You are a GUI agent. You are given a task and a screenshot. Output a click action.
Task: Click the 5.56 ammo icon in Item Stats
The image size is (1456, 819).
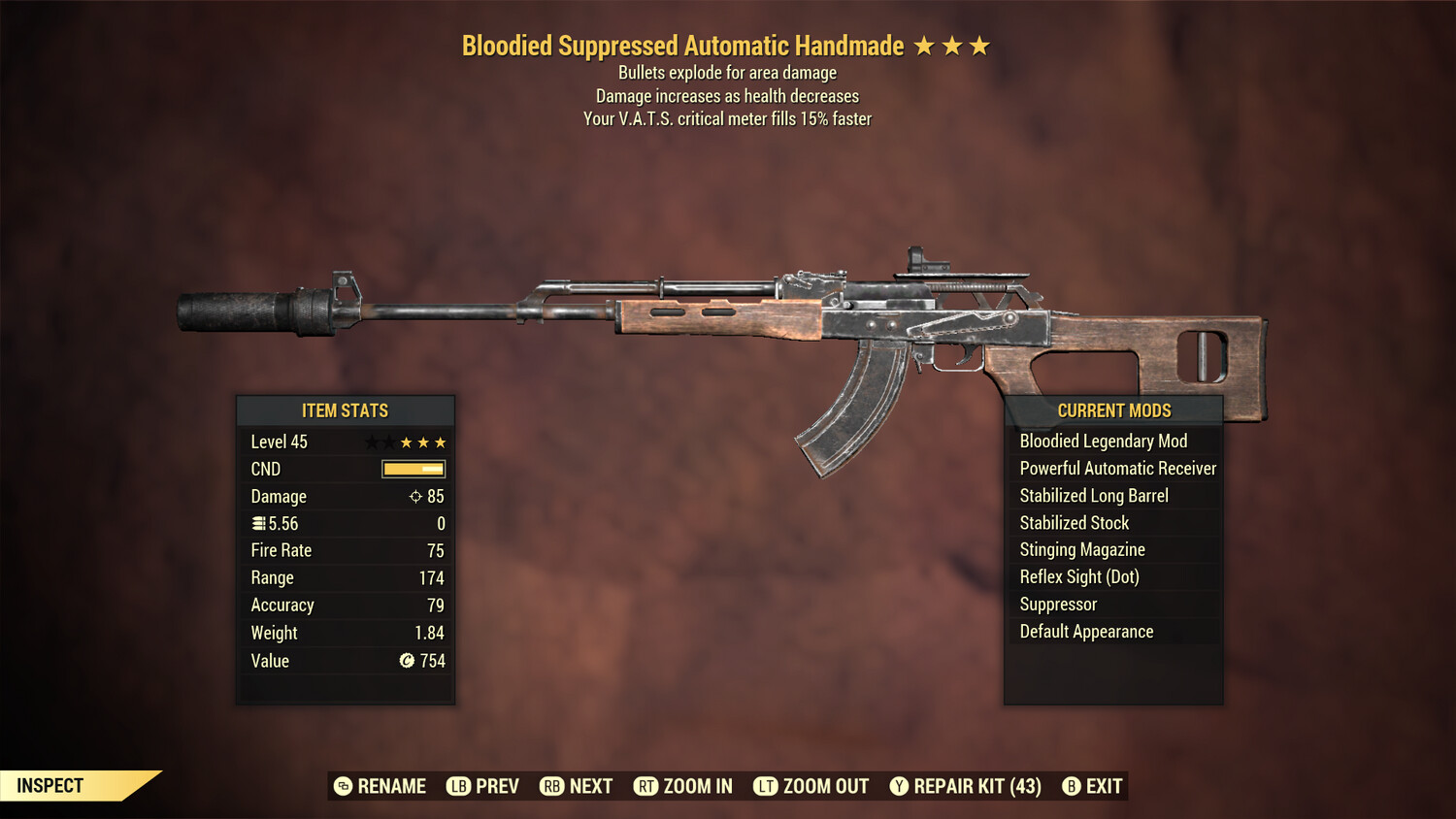tap(258, 523)
